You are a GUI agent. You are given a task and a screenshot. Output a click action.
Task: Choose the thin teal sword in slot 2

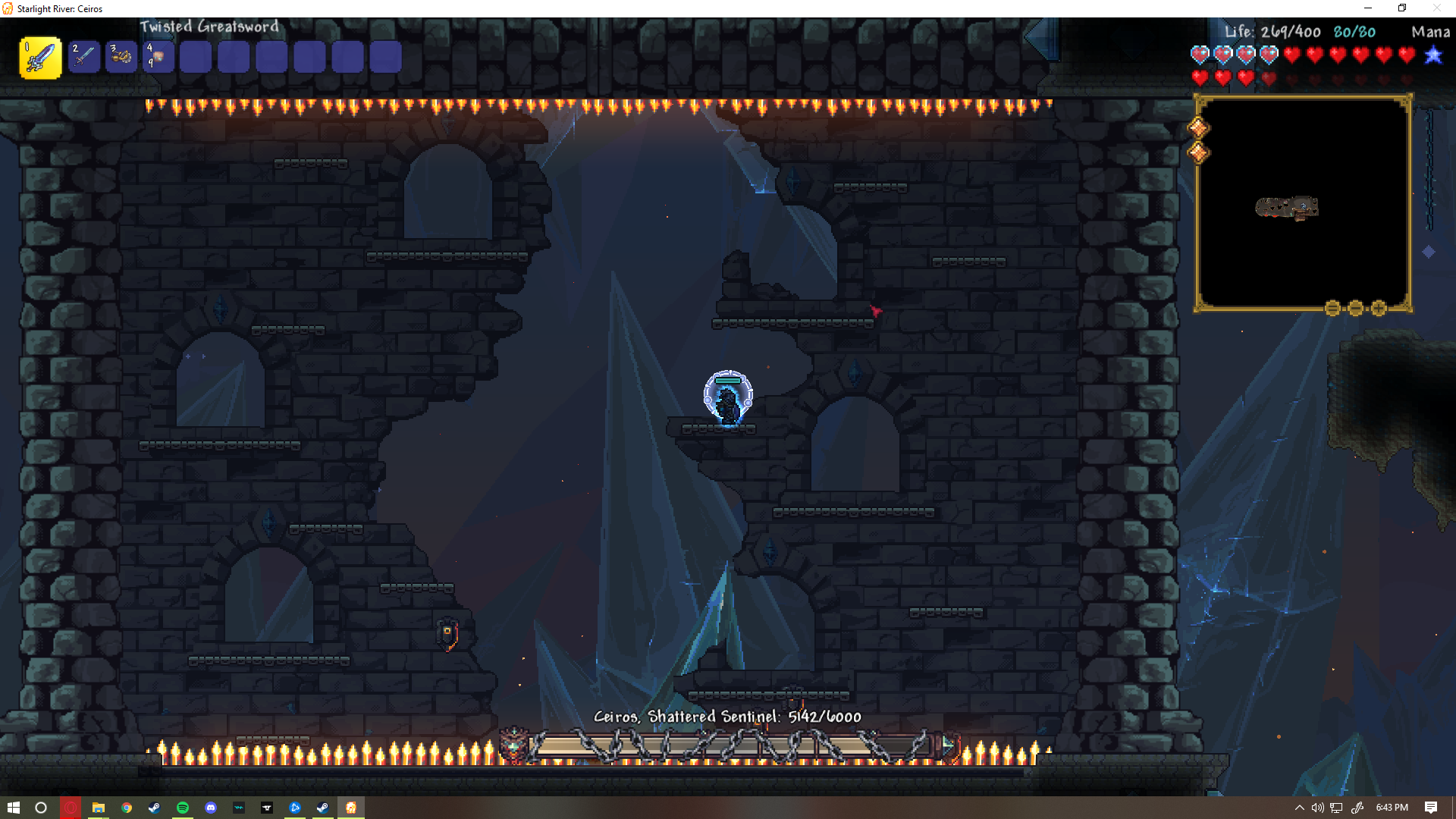(84, 57)
